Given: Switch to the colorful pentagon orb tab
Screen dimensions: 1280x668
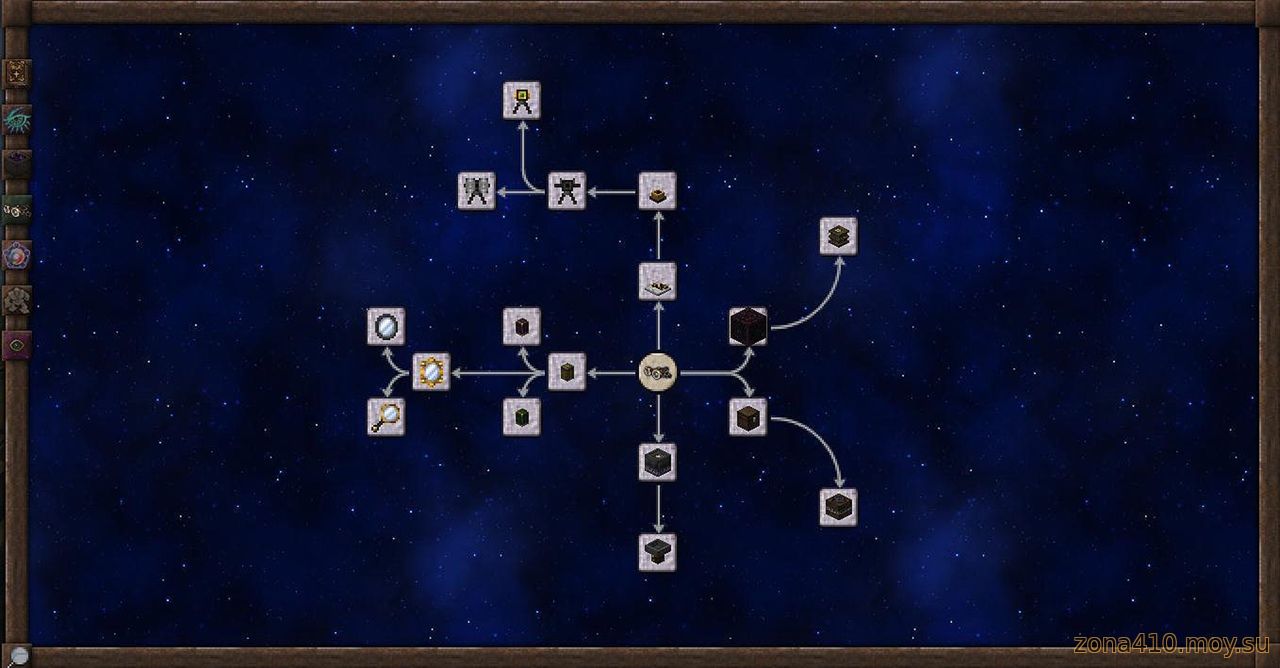Looking at the screenshot, I should coord(18,254).
